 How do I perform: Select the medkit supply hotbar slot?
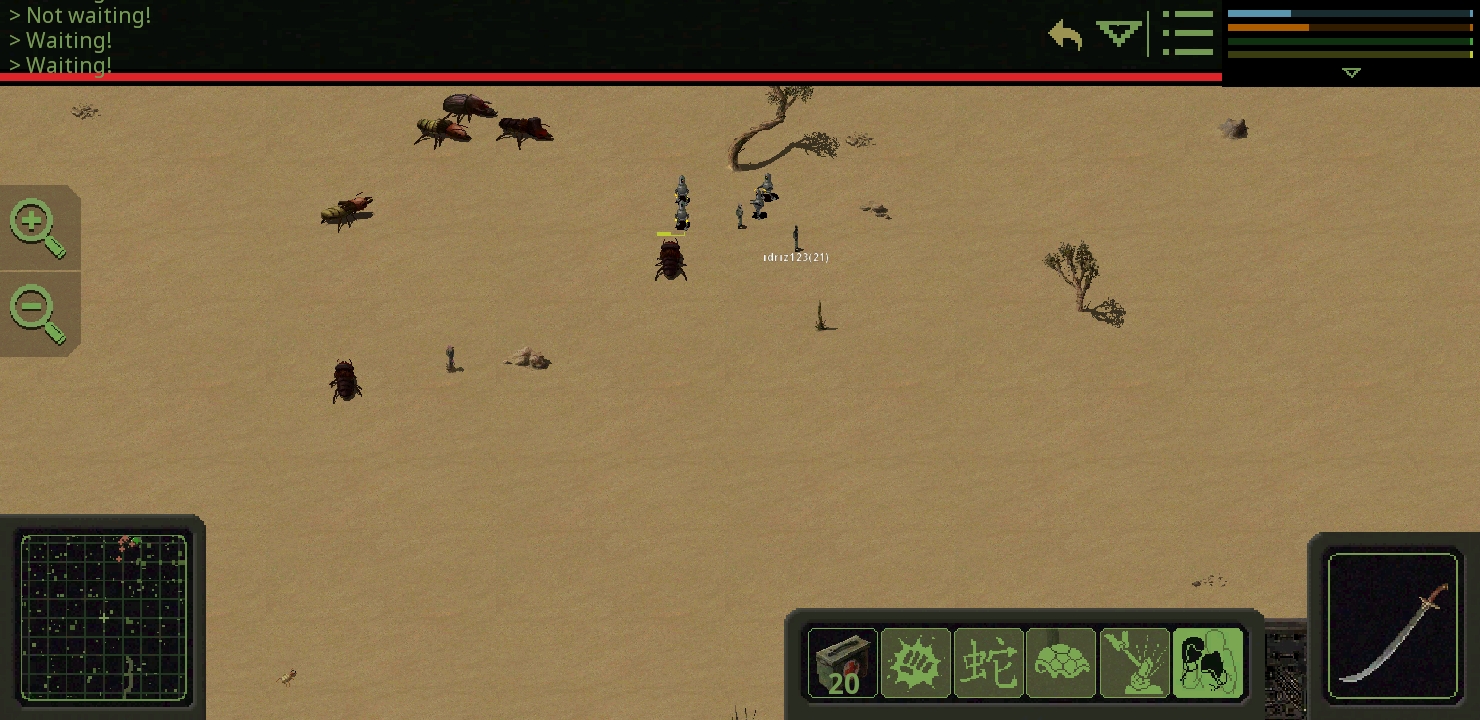[x=842, y=662]
